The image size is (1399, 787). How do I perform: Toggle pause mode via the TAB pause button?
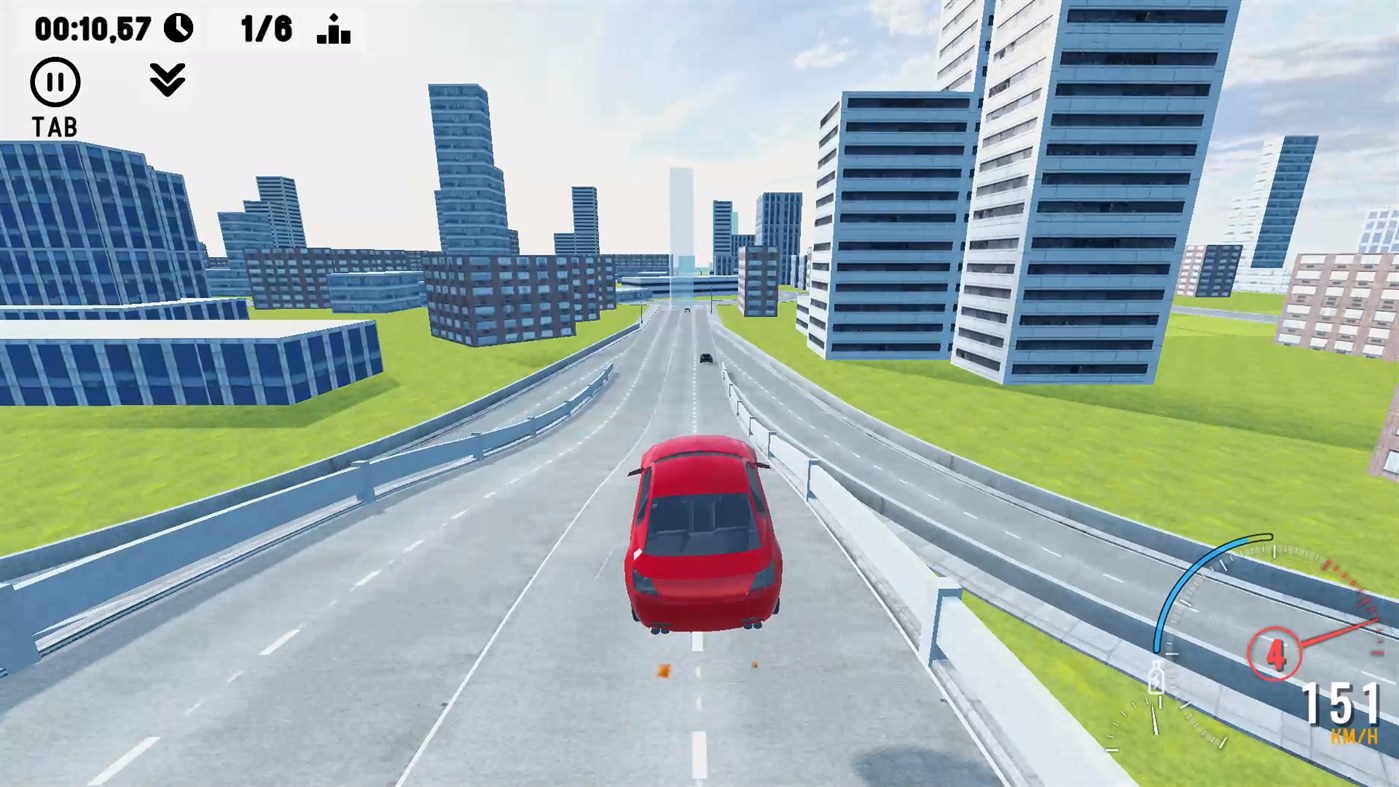[54, 81]
